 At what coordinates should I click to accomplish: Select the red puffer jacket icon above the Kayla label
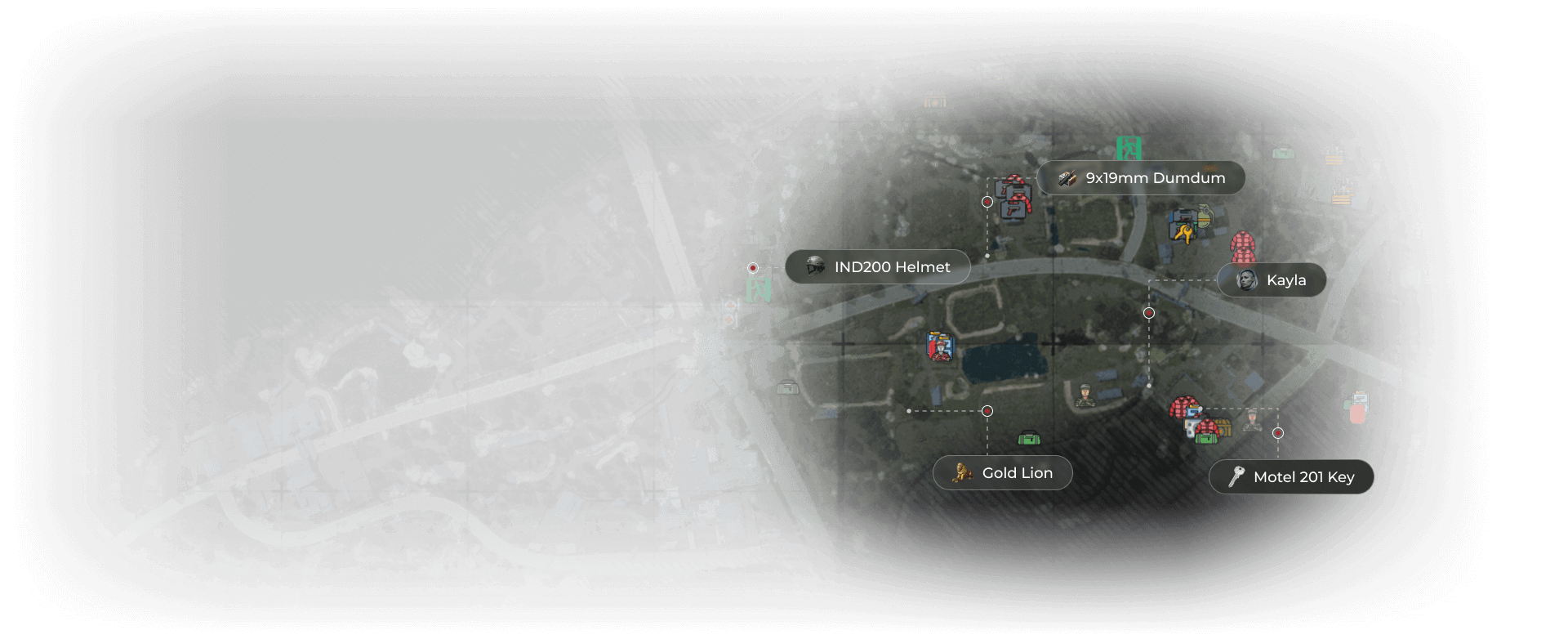[1243, 247]
